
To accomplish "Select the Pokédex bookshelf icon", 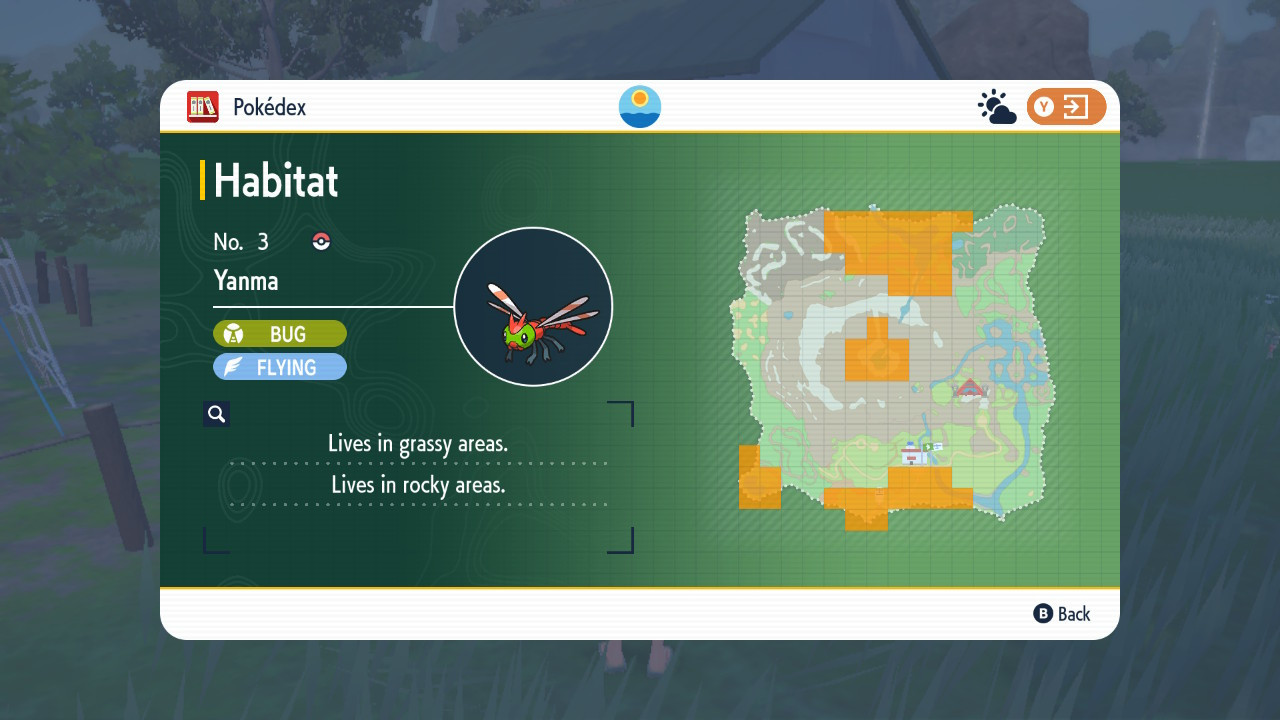I will click(x=203, y=107).
